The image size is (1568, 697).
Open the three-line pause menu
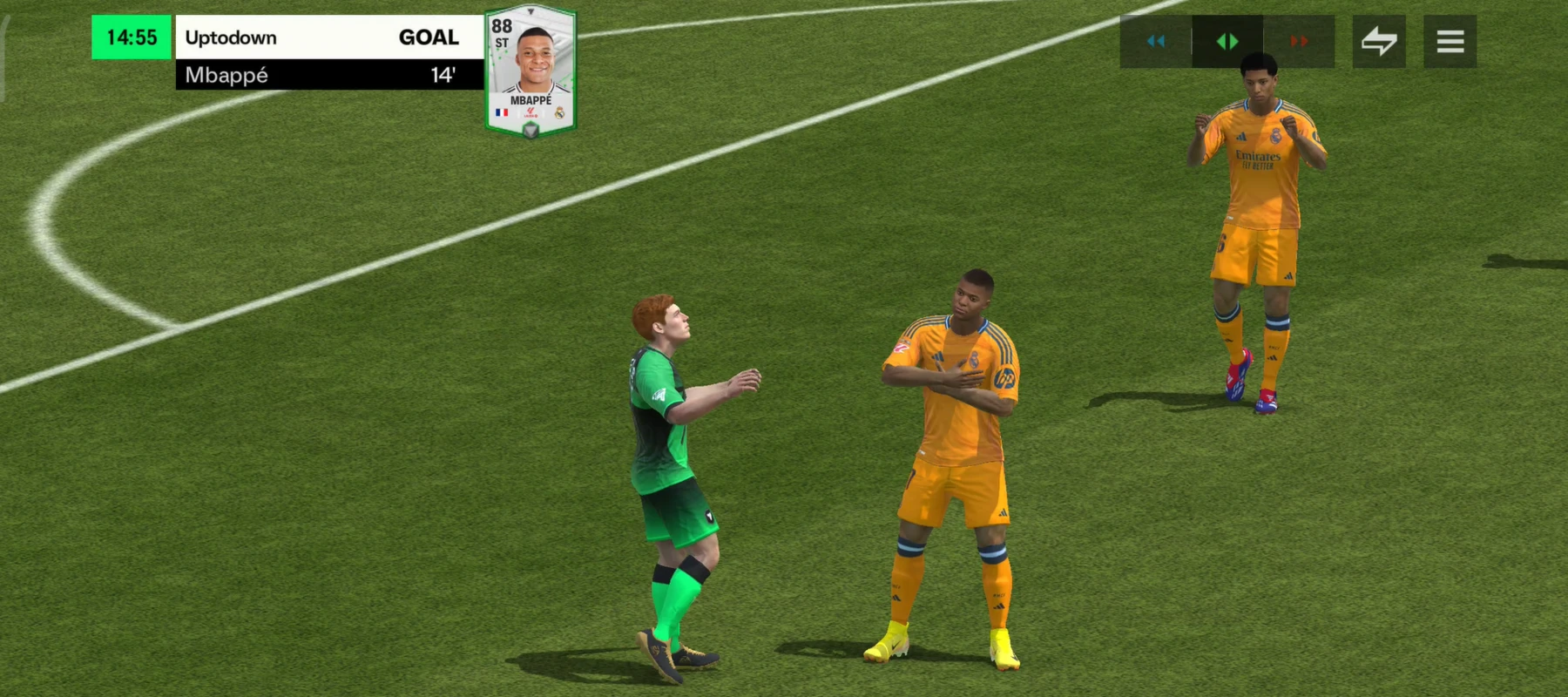tap(1450, 41)
